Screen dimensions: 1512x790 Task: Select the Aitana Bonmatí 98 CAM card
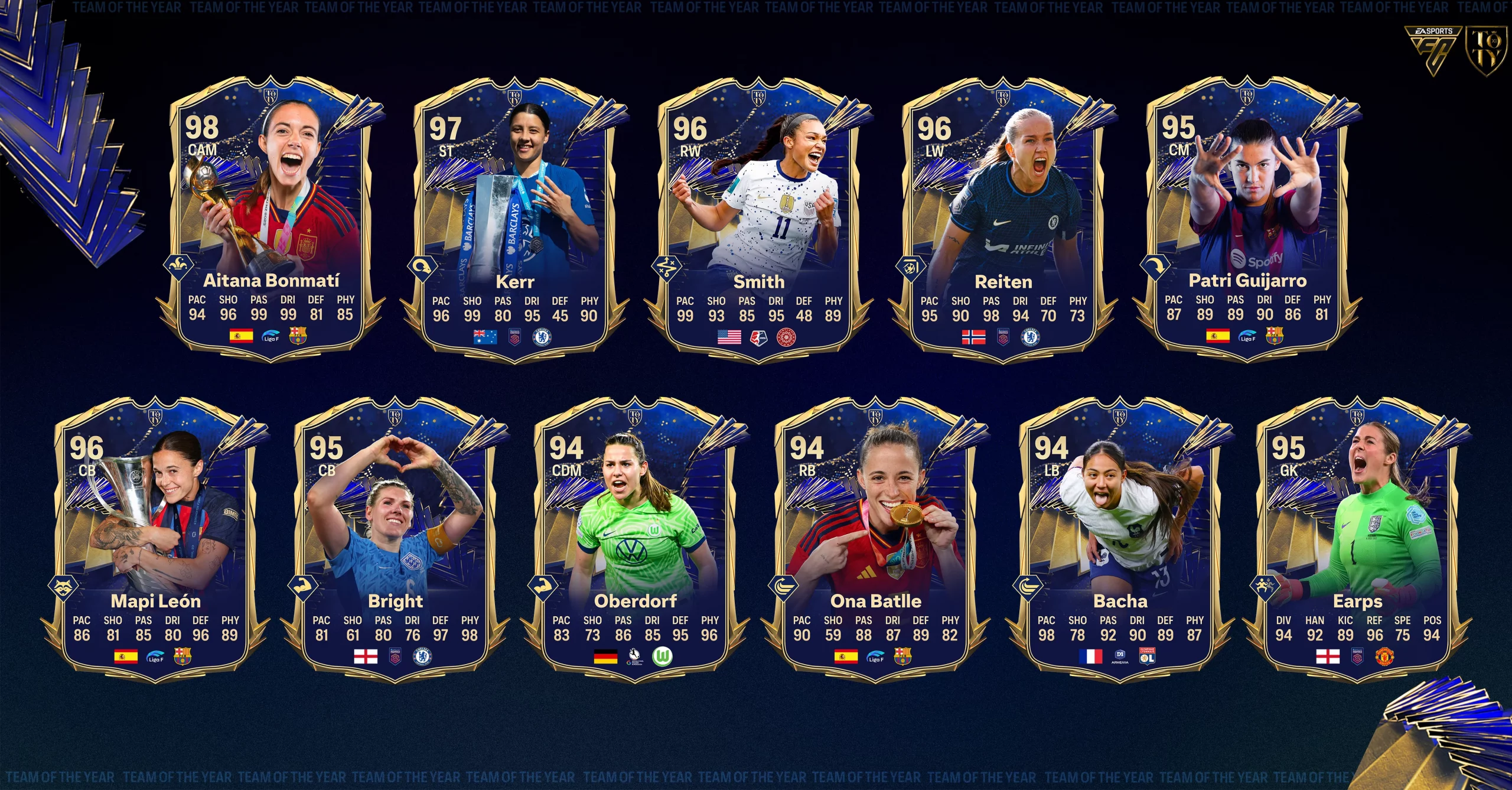(271, 219)
